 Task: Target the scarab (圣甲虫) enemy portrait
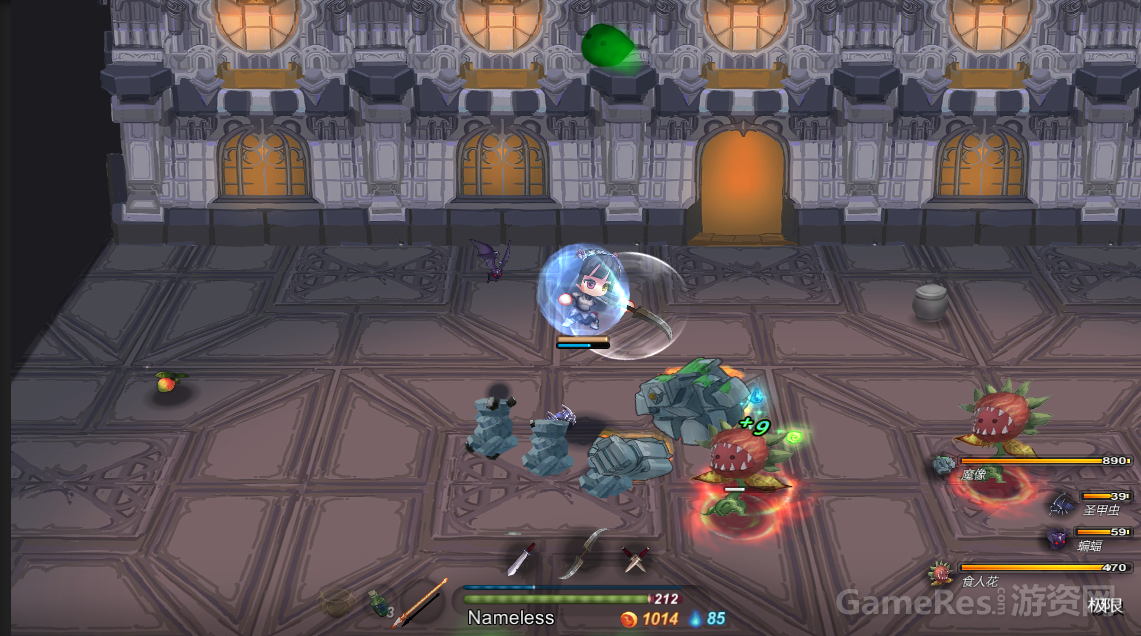[x=1060, y=503]
